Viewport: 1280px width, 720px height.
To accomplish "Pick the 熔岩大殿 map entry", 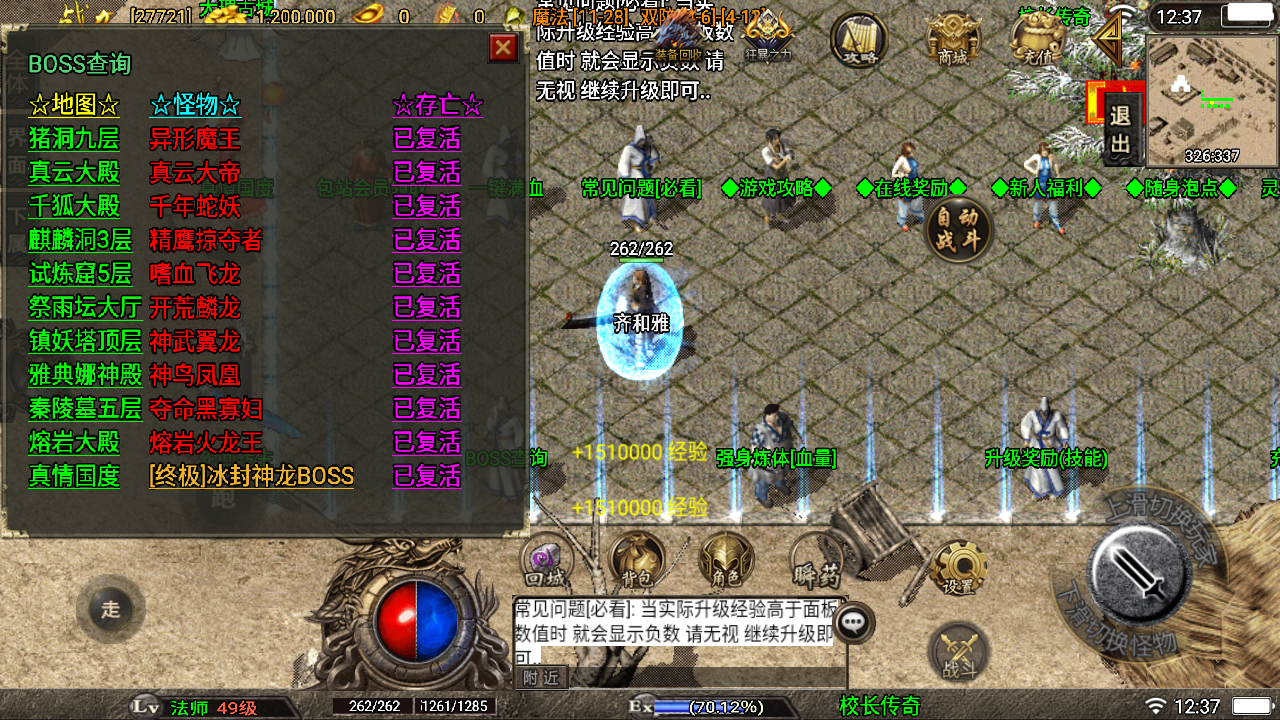I will point(74,442).
